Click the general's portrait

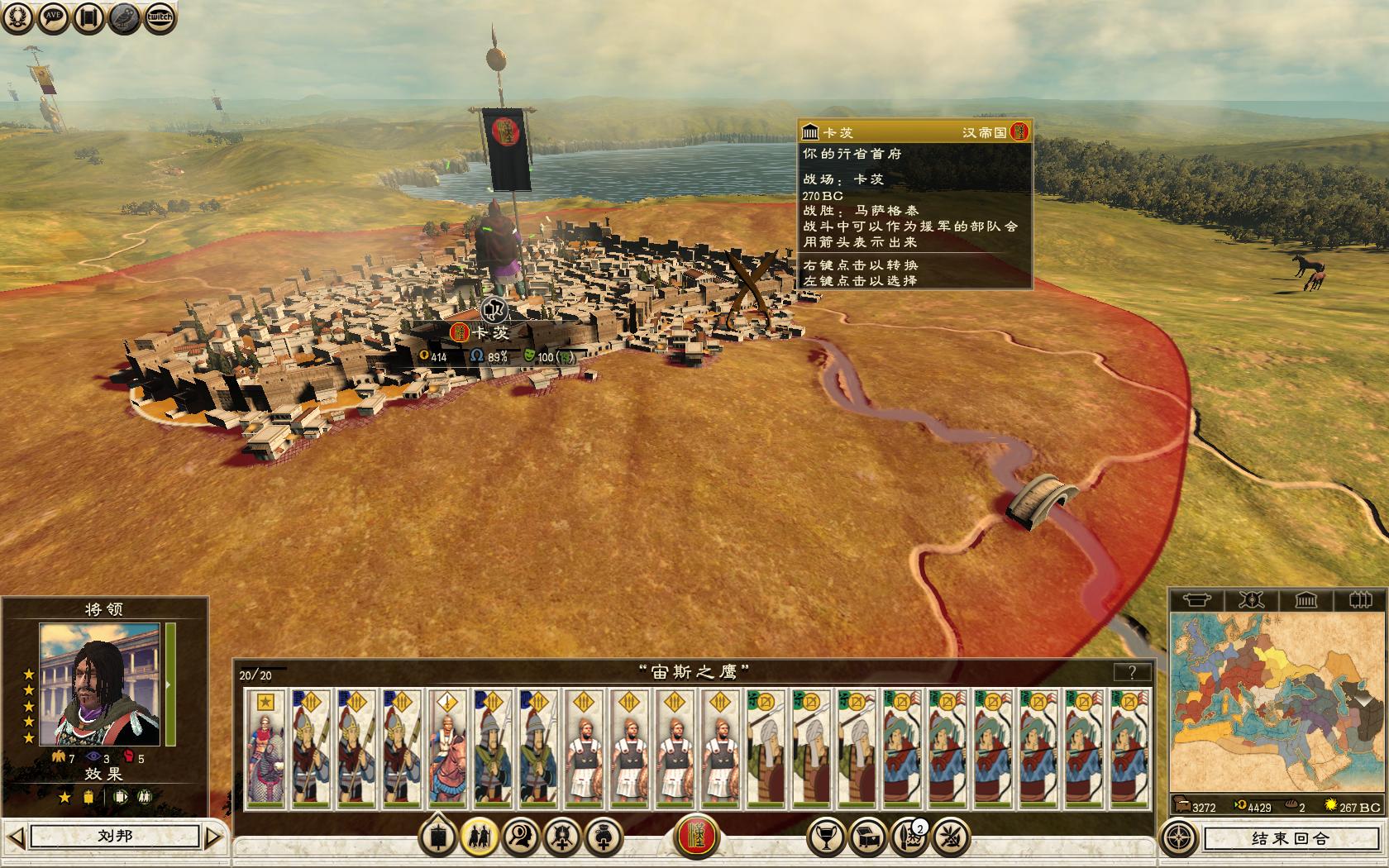point(99,684)
